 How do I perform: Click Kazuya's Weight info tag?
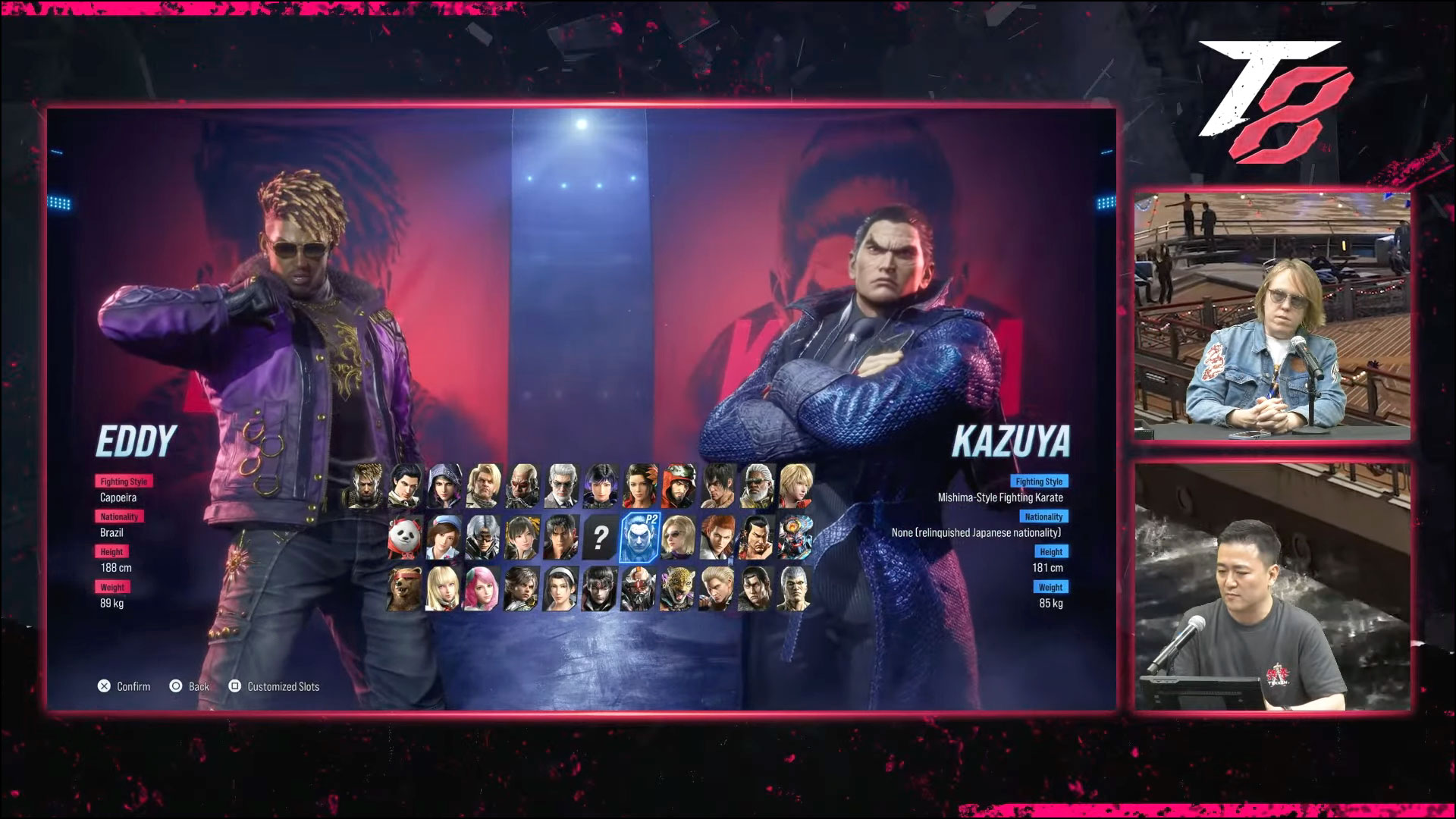(1050, 586)
